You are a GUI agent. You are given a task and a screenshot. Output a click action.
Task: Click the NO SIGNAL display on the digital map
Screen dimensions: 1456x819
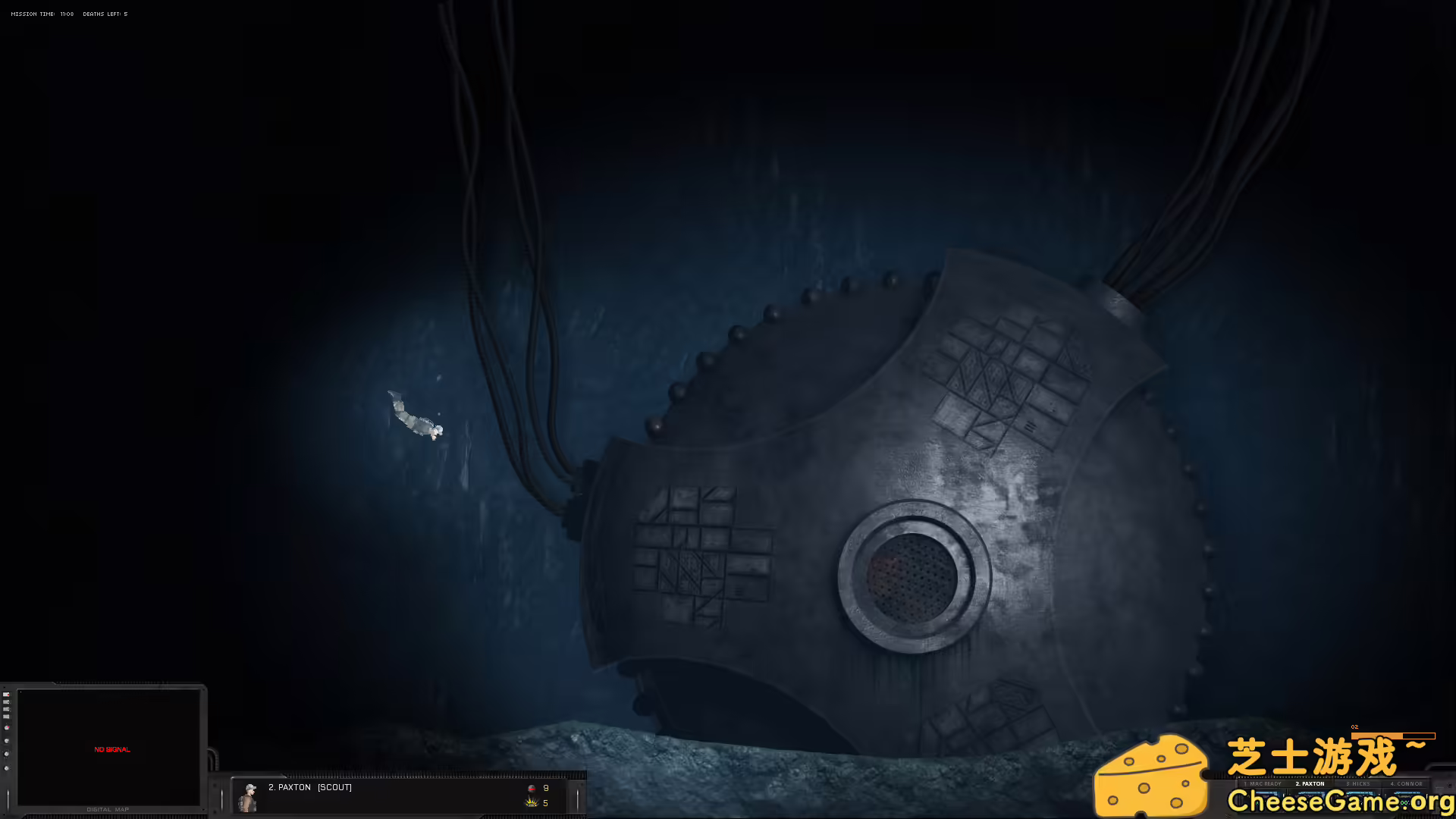click(x=112, y=749)
